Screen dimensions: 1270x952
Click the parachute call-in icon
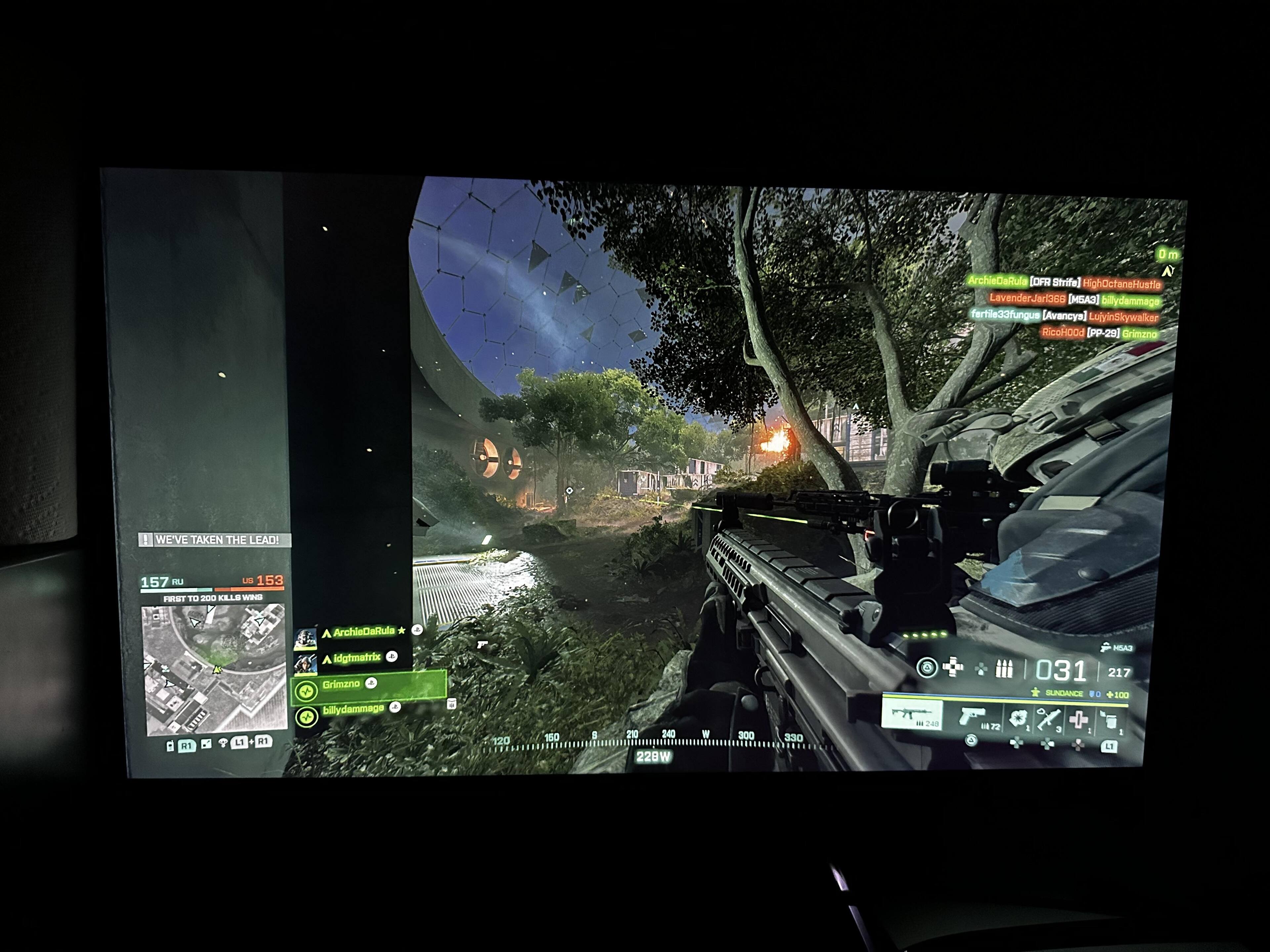pos(223,744)
